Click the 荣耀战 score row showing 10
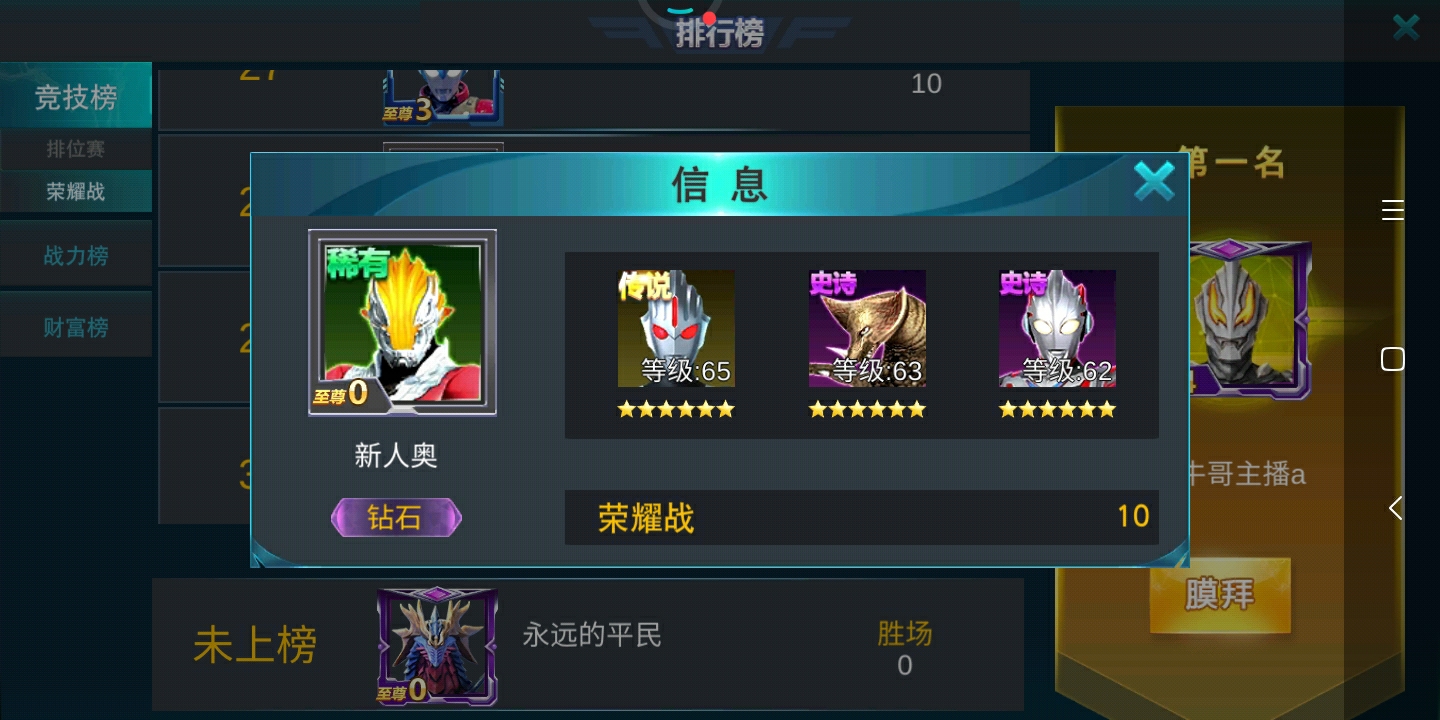Viewport: 1440px width, 720px height. click(x=861, y=517)
